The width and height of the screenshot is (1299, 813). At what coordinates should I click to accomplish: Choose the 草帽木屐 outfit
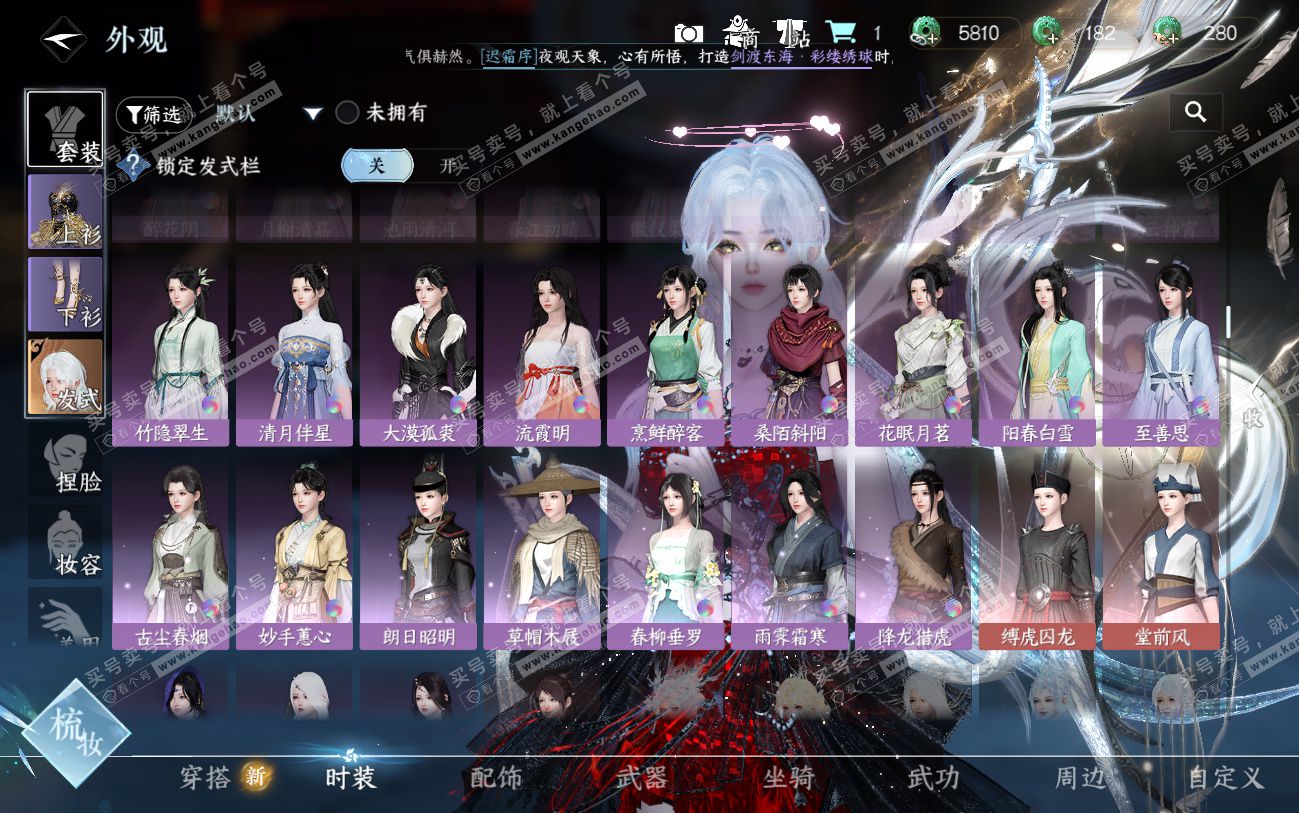542,552
